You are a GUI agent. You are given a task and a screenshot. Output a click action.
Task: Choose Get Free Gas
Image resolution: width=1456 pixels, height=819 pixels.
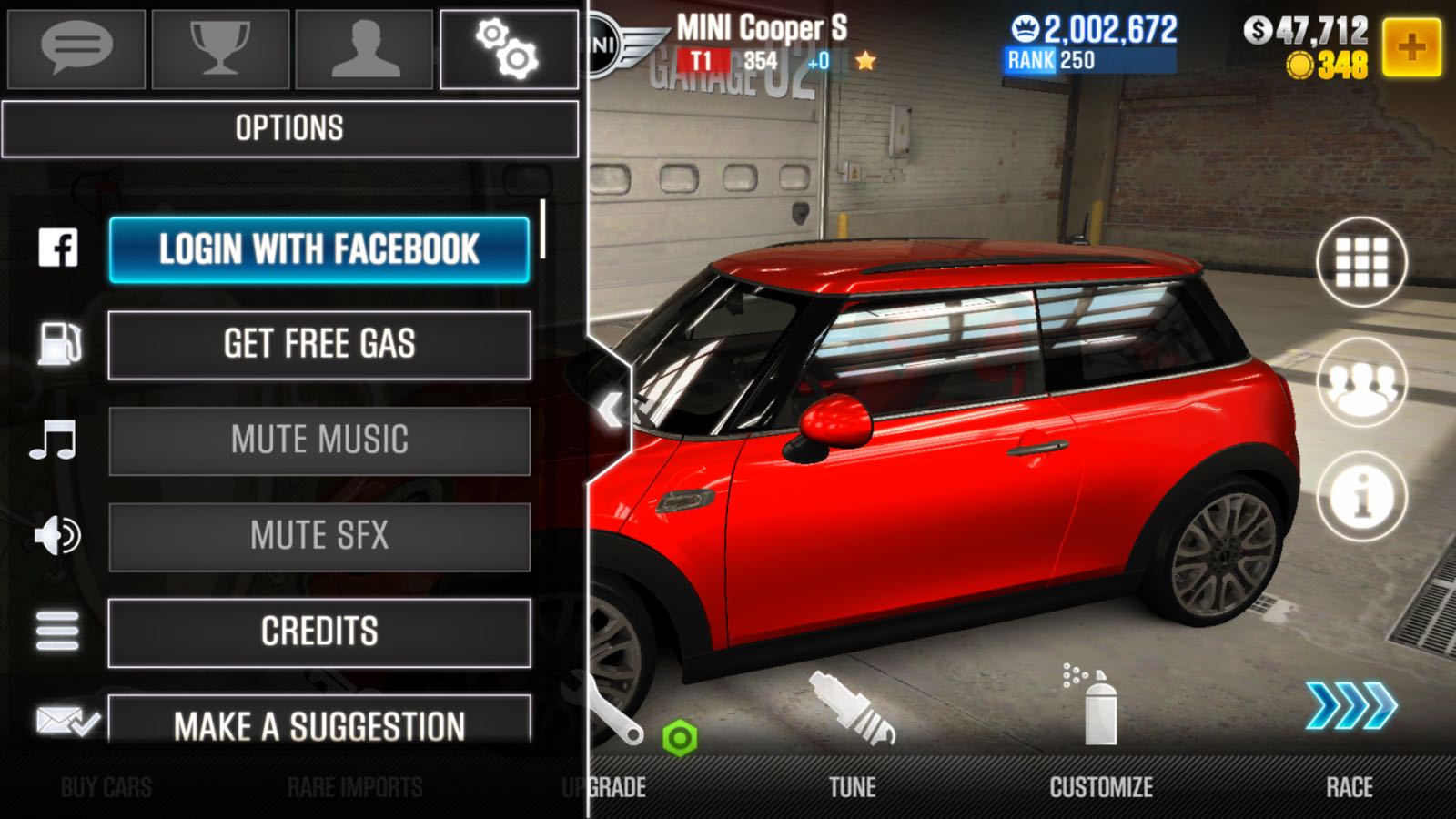pyautogui.click(x=318, y=345)
